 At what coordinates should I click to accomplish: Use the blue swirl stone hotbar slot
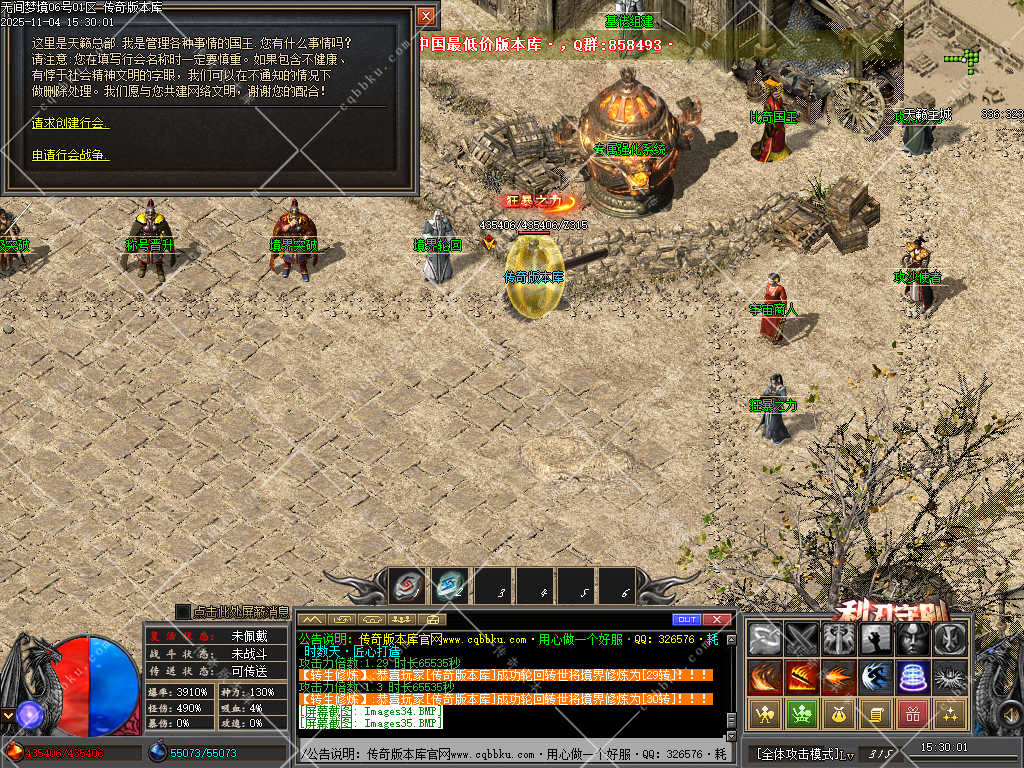[449, 587]
